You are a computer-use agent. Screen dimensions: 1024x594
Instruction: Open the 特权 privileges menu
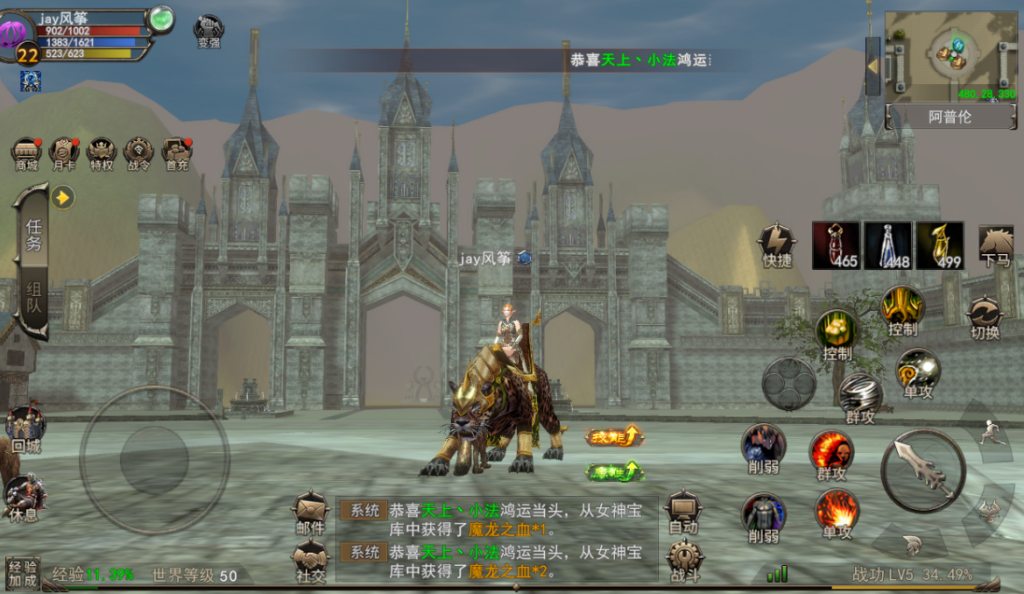click(x=101, y=153)
